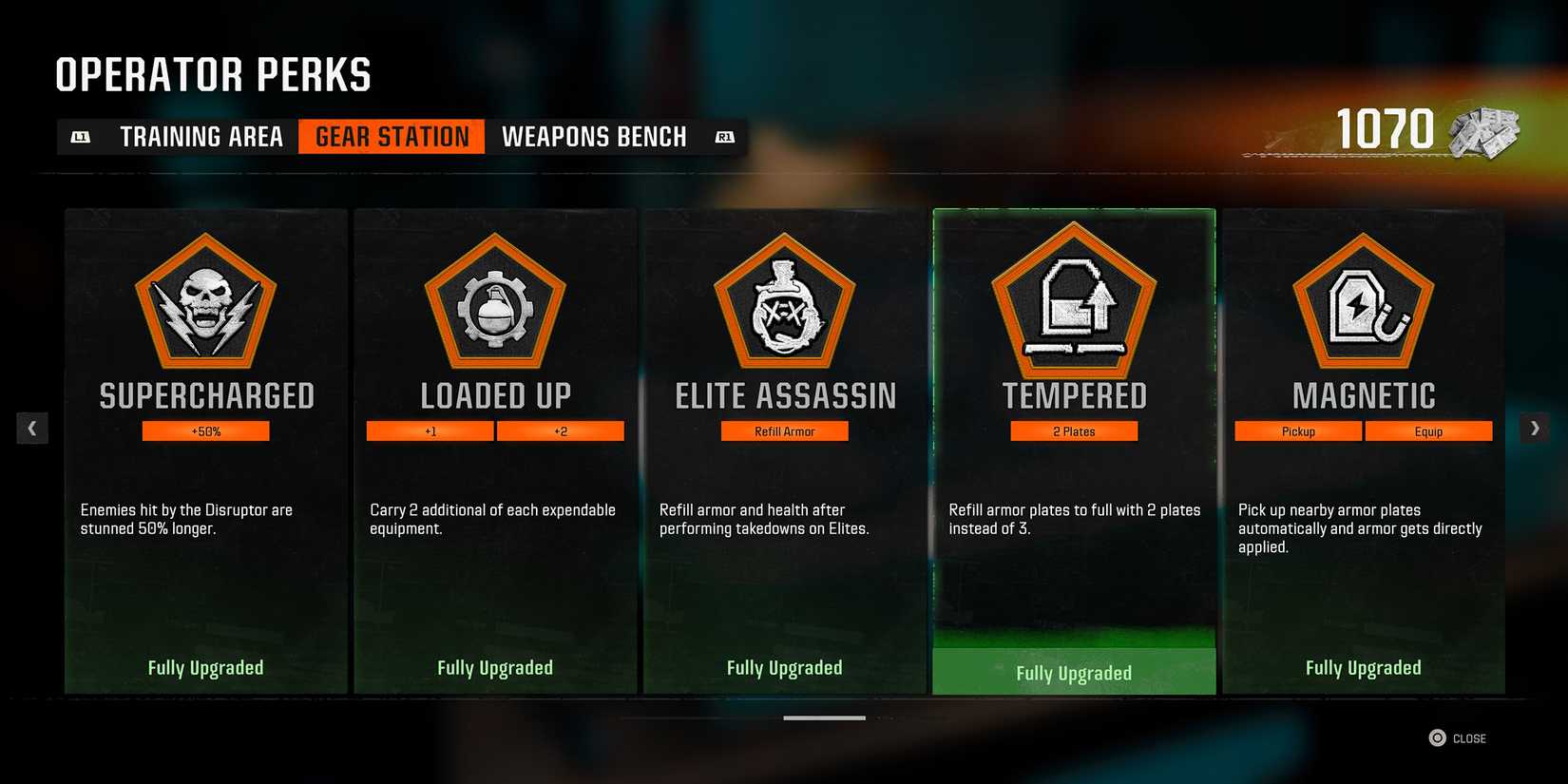Toggle the Pickup tier badge on Magnetic

pyautogui.click(x=1298, y=430)
